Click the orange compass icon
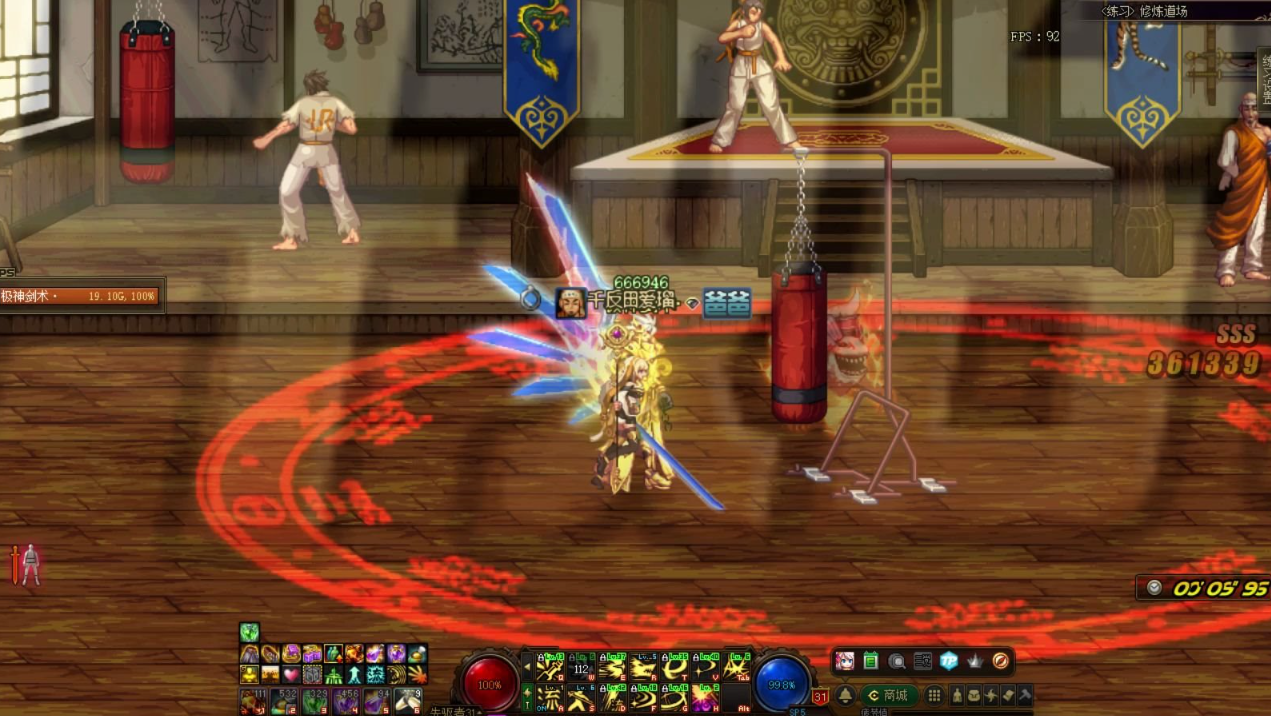This screenshot has width=1271, height=716. pos(1000,661)
